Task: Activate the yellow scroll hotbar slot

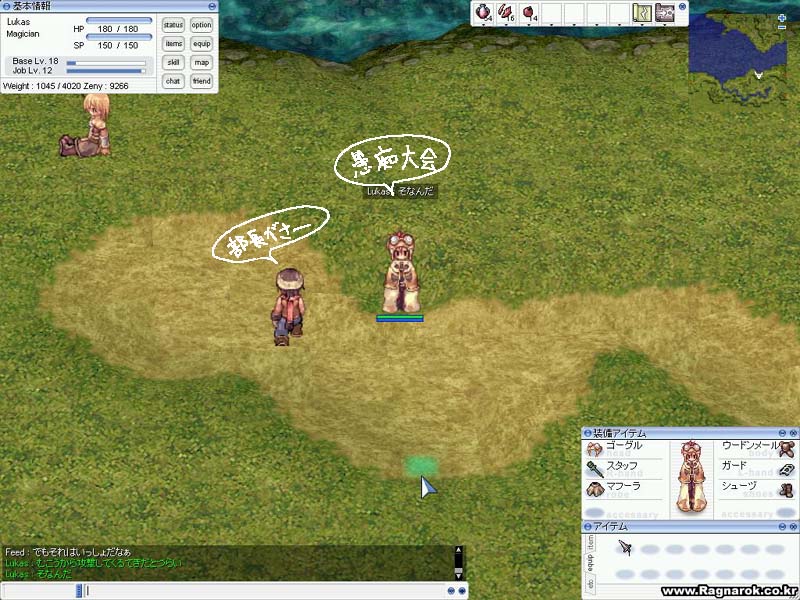Action: tap(642, 13)
